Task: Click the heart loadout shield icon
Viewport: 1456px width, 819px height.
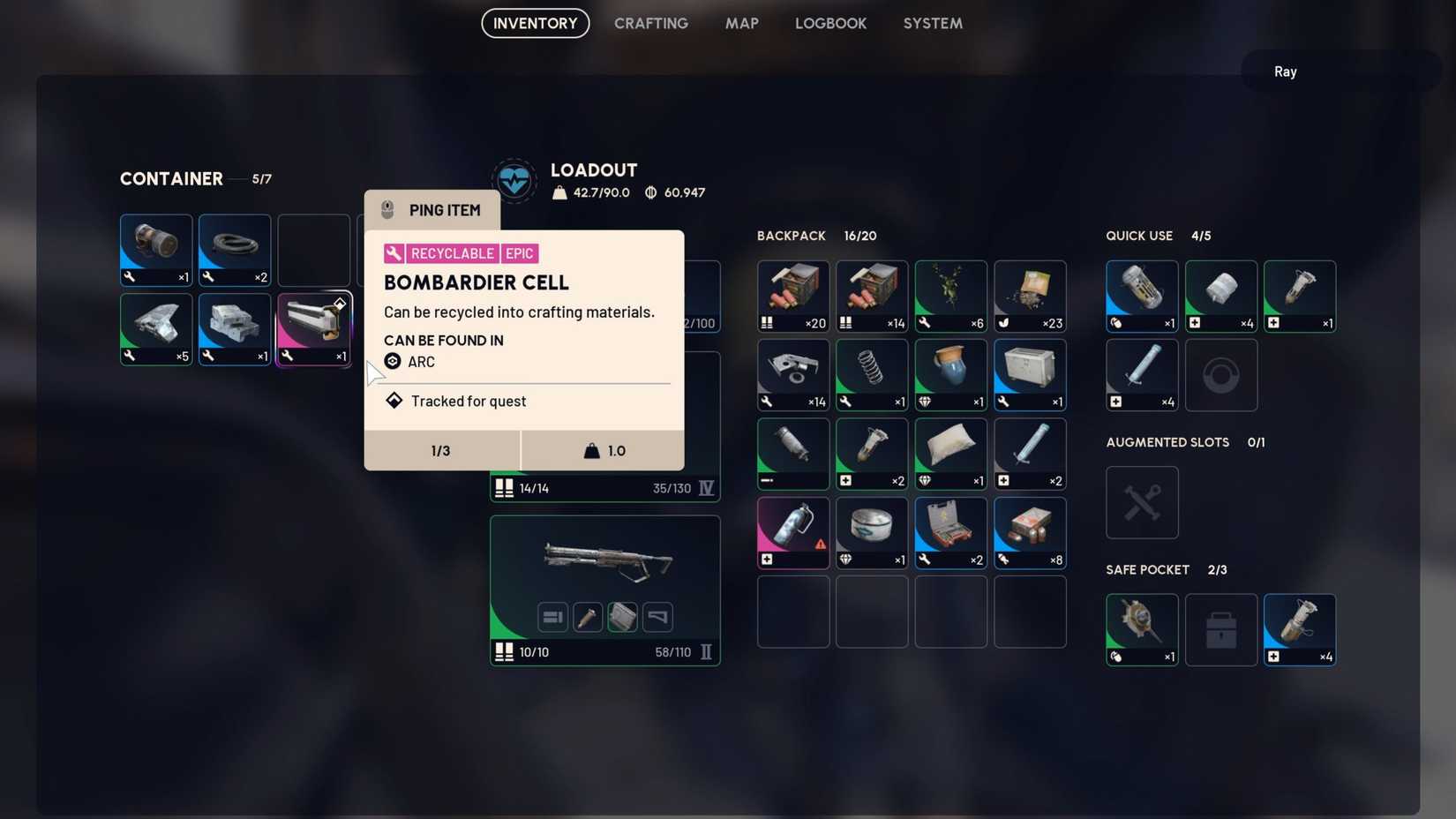Action: point(514,181)
